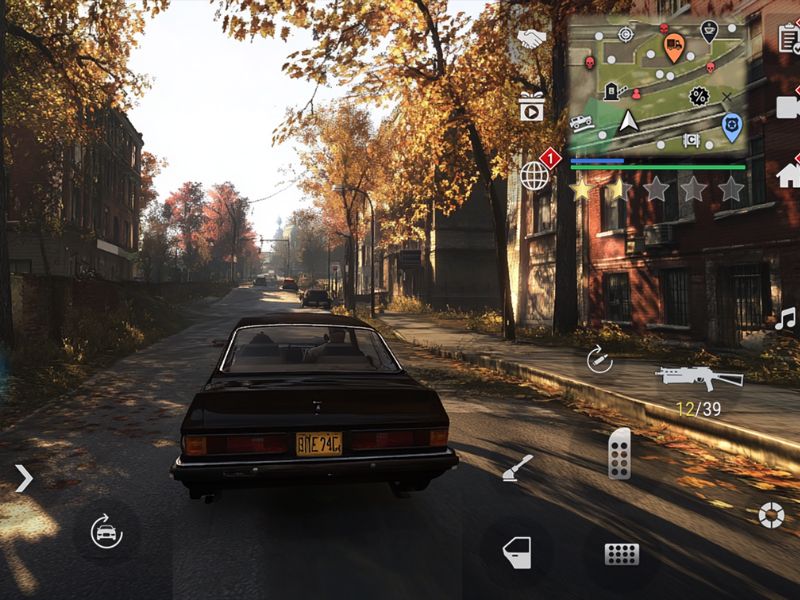Screen dimensions: 800x600
Task: Open the clipboard tasks icon
Action: [x=789, y=38]
